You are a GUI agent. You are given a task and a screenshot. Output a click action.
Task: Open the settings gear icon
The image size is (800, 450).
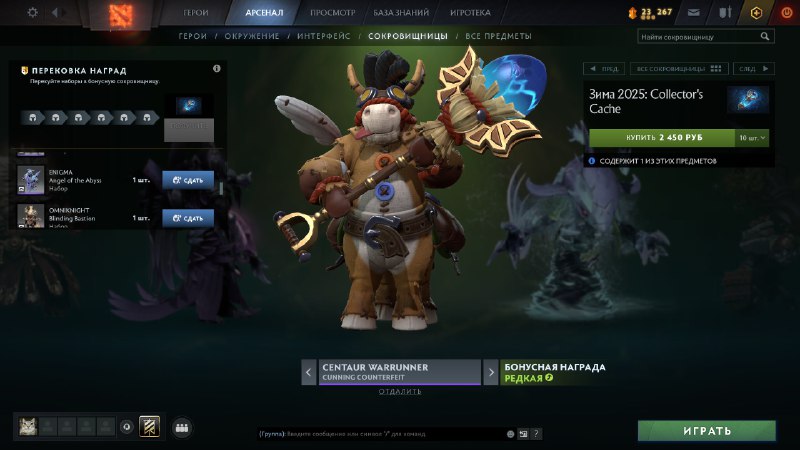pyautogui.click(x=32, y=13)
